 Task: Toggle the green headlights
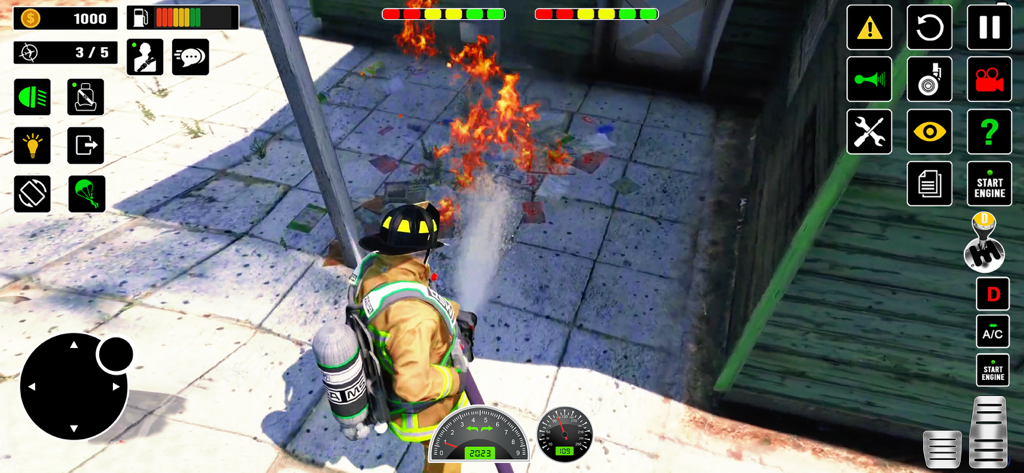(x=32, y=97)
